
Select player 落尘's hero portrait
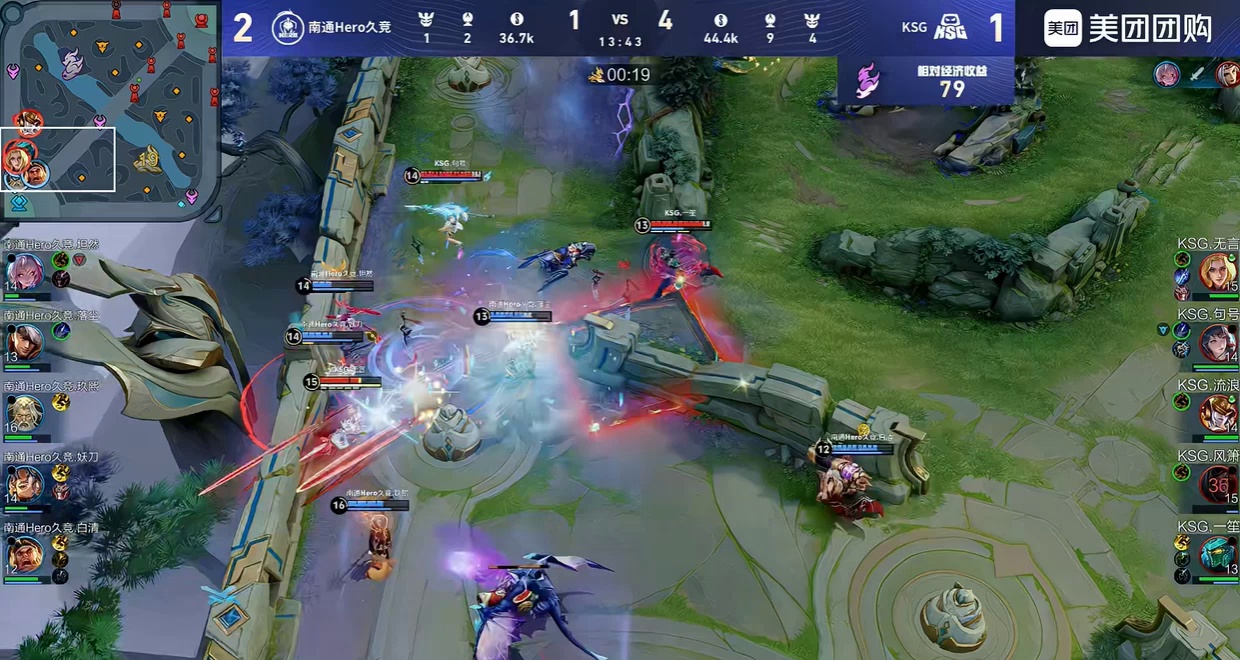click(x=24, y=343)
